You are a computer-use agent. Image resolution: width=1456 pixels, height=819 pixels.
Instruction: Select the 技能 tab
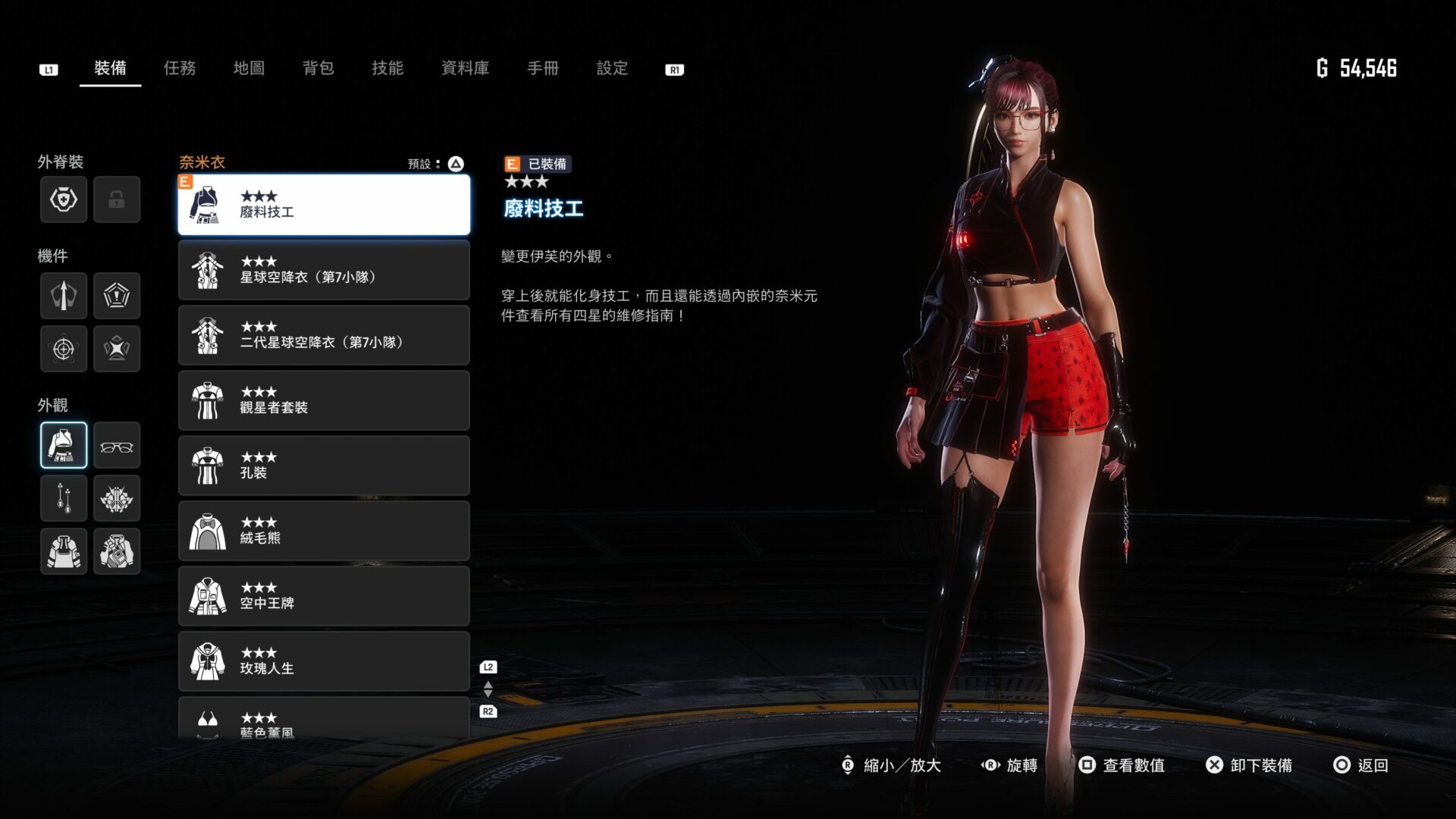(x=388, y=68)
